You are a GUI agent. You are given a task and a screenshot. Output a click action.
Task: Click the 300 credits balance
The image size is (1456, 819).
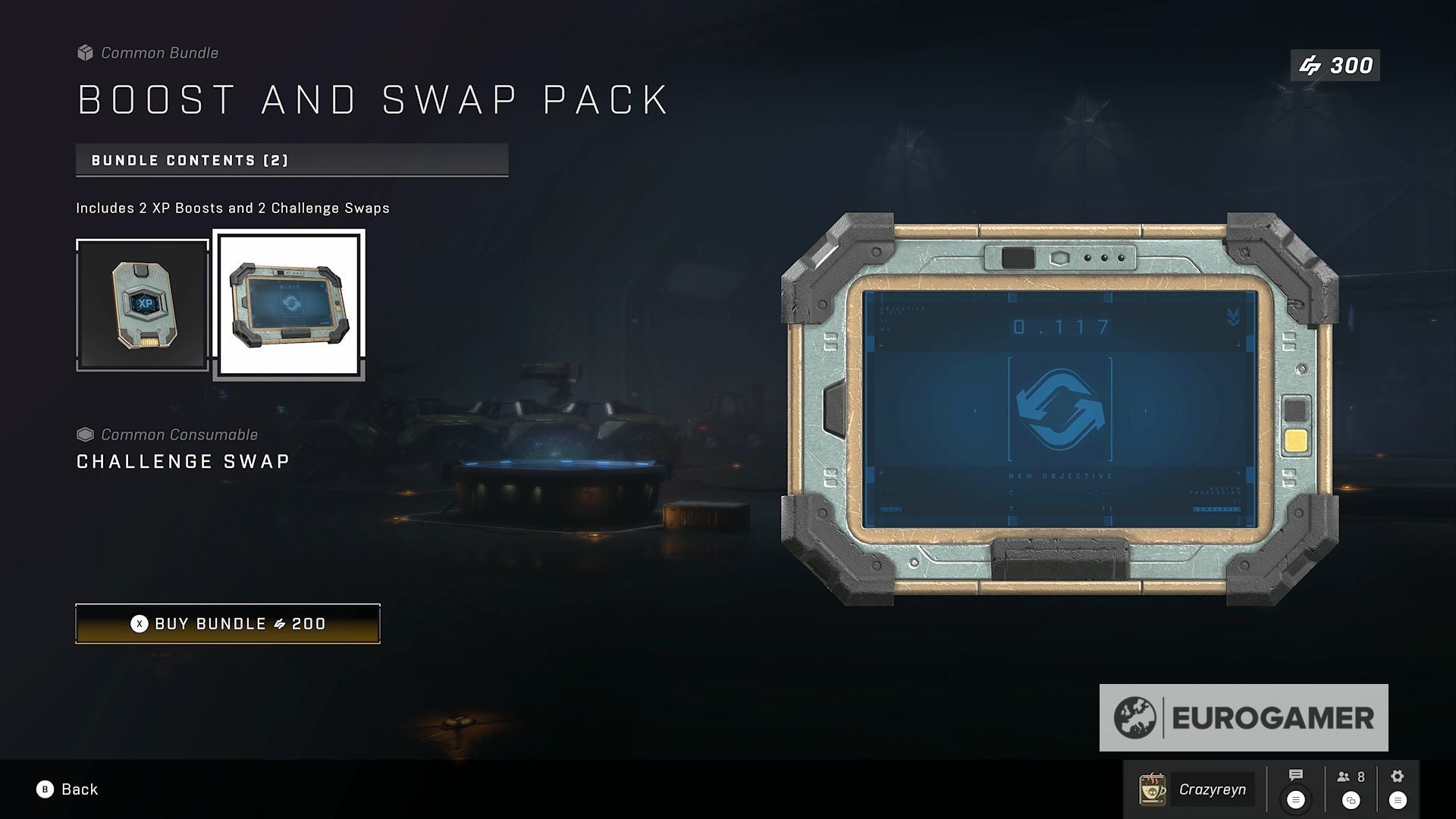coord(1335,65)
